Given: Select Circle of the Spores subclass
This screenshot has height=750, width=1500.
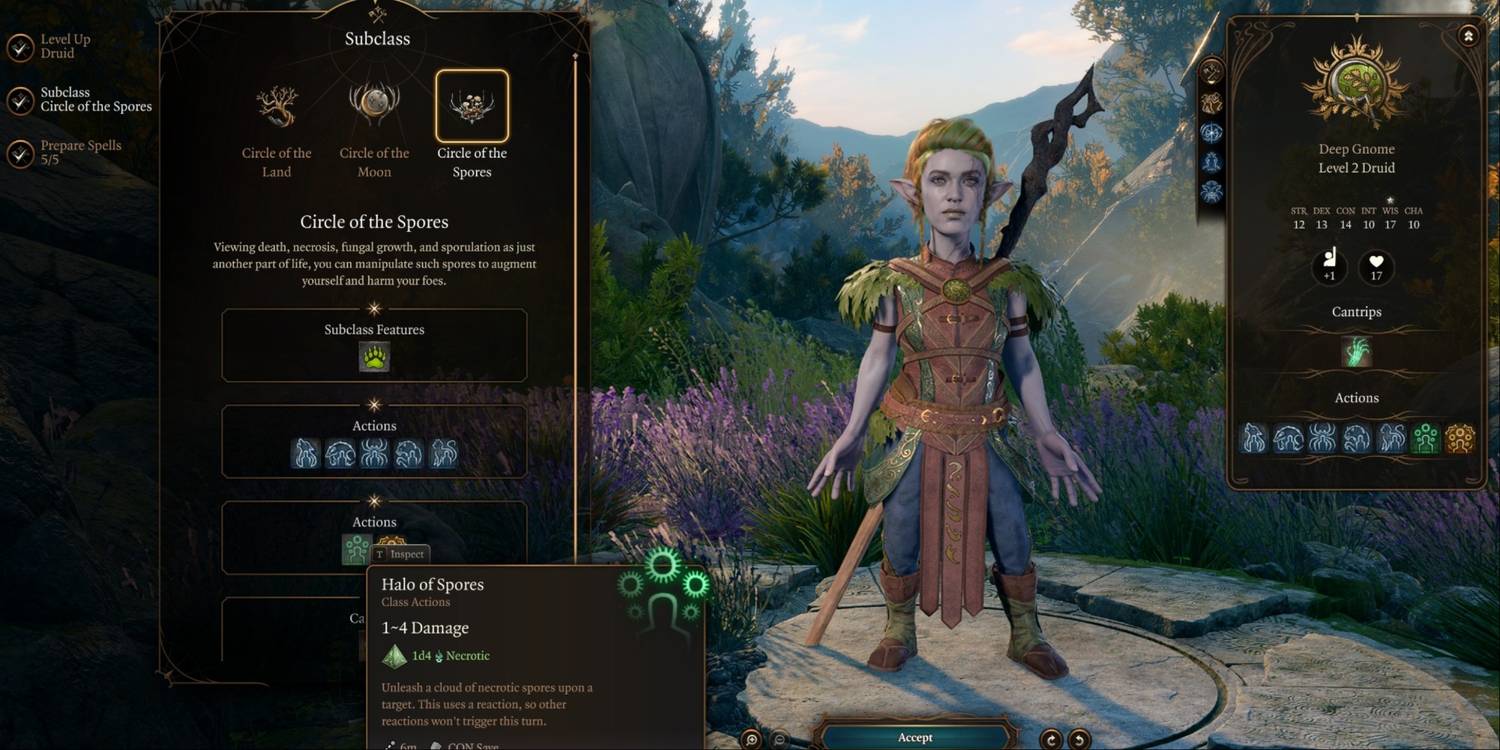Looking at the screenshot, I should 472,107.
